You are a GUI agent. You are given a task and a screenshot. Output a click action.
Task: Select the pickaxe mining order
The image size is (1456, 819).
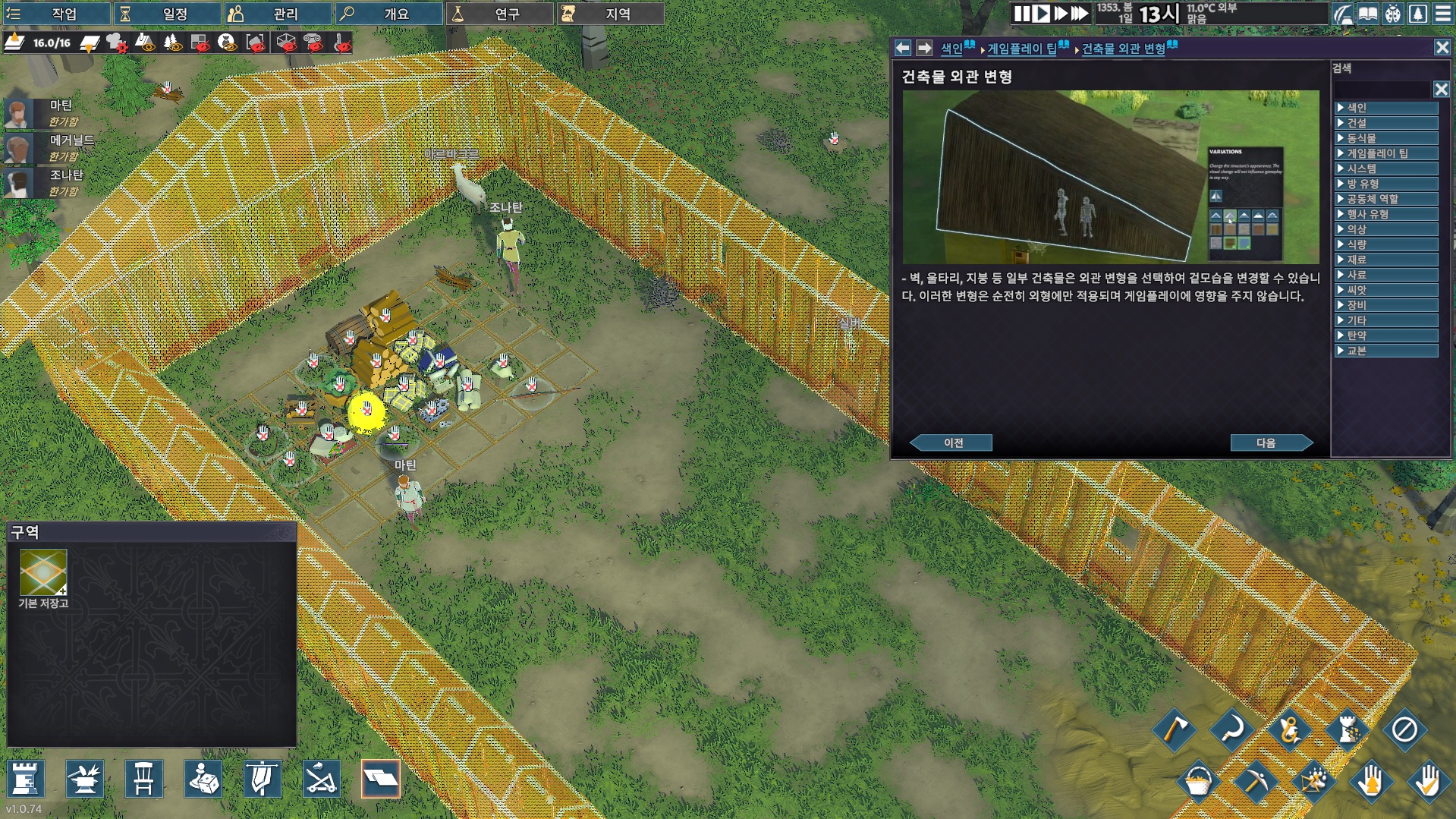1256,780
